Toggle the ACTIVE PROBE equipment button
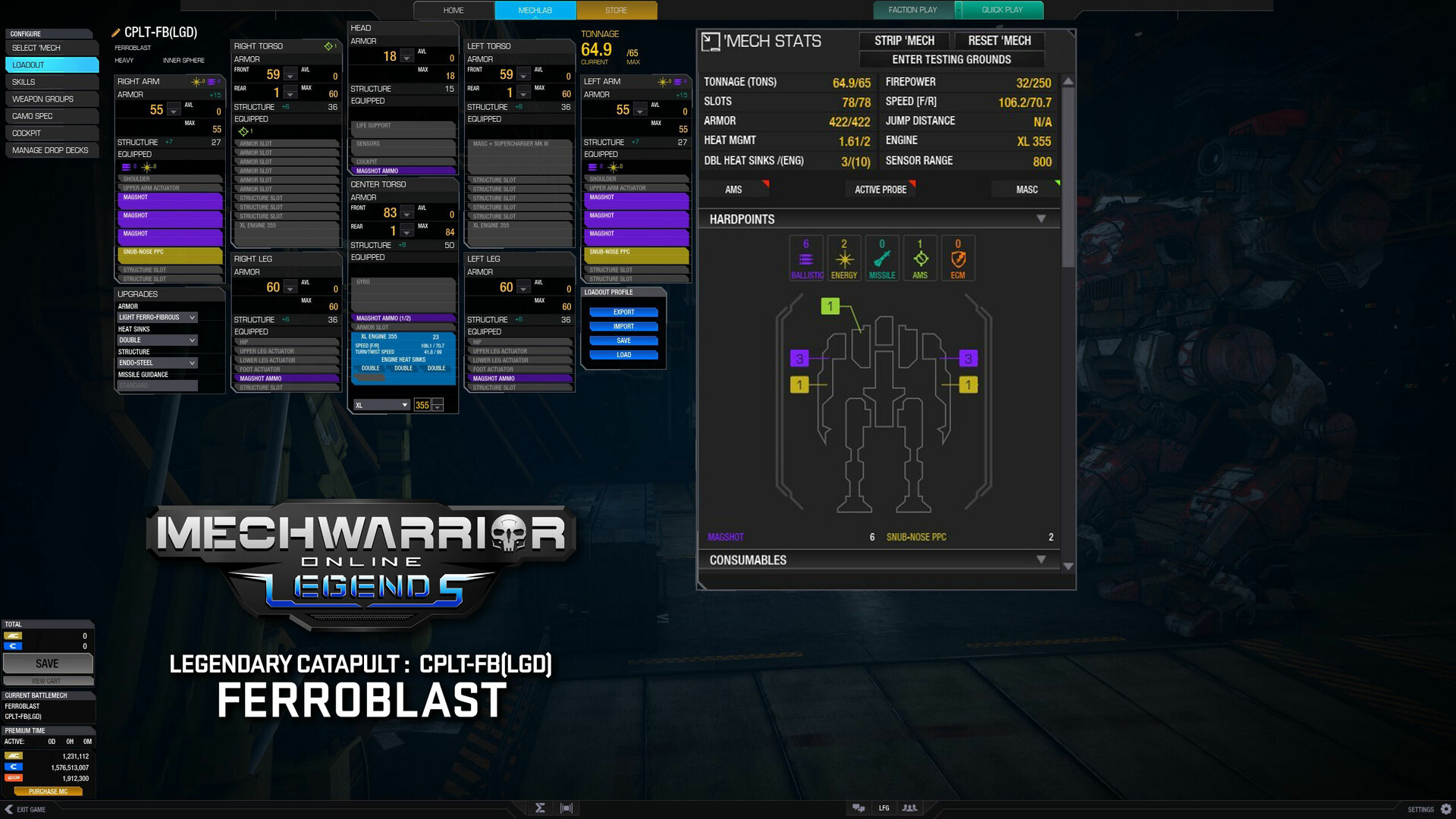The height and width of the screenshot is (819, 1456). 880,190
